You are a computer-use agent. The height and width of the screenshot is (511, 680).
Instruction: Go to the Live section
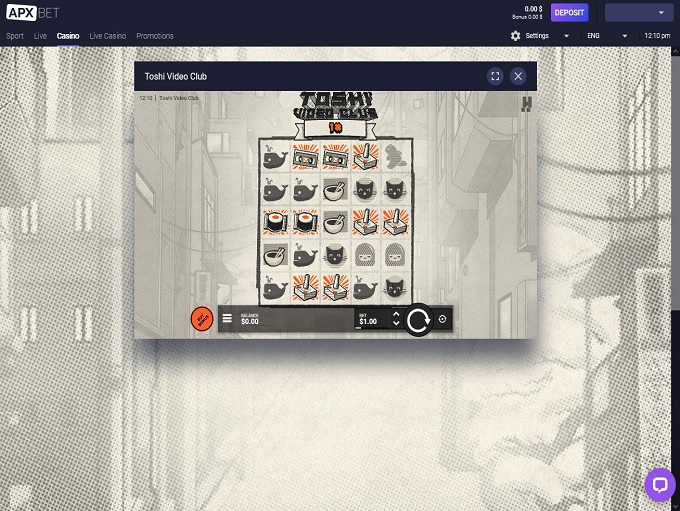[40, 36]
